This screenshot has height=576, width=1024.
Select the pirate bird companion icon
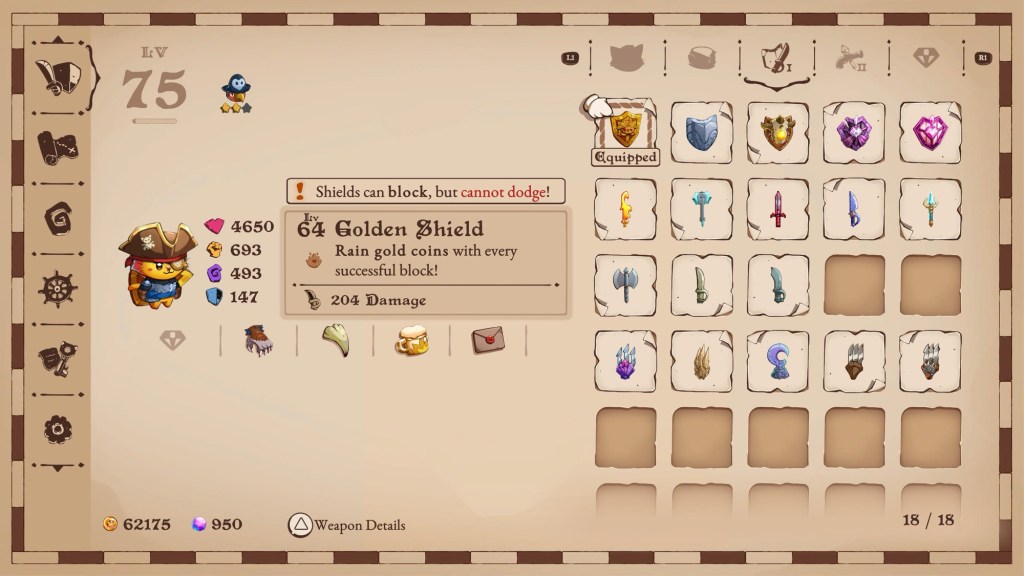(x=236, y=93)
